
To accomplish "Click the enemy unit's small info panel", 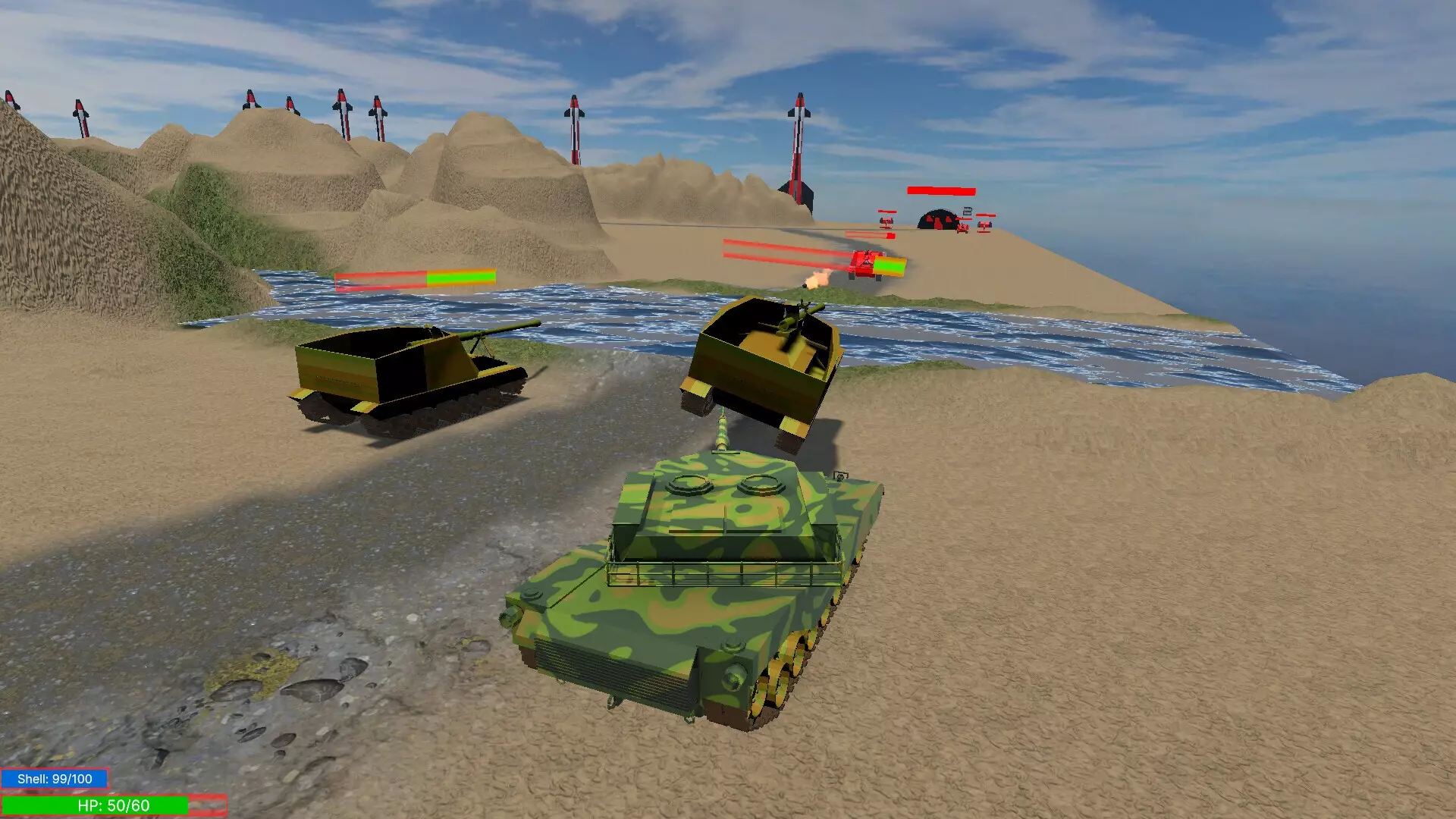I will pyautogui.click(x=967, y=212).
